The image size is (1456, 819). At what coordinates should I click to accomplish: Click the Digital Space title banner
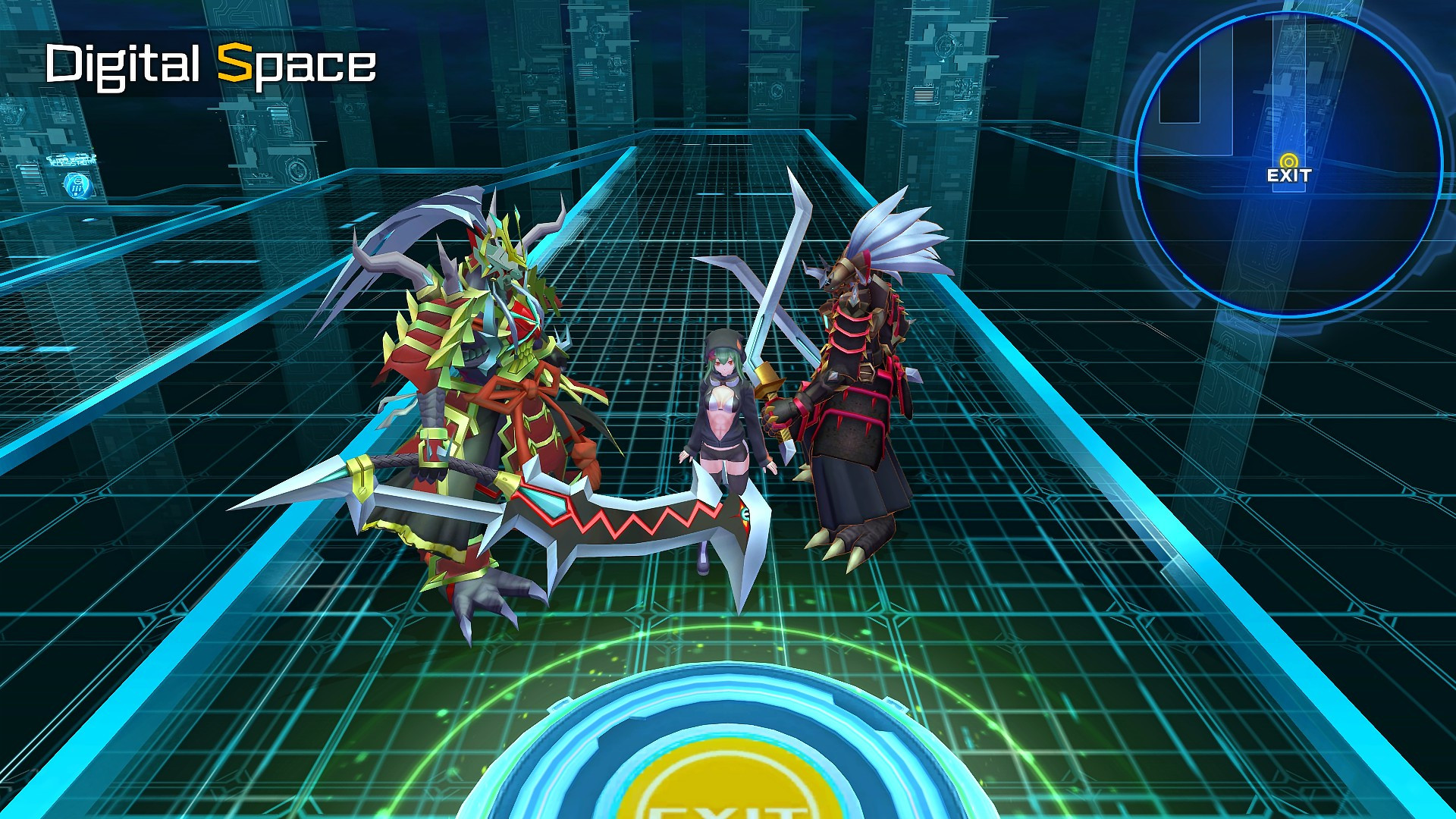click(212, 64)
